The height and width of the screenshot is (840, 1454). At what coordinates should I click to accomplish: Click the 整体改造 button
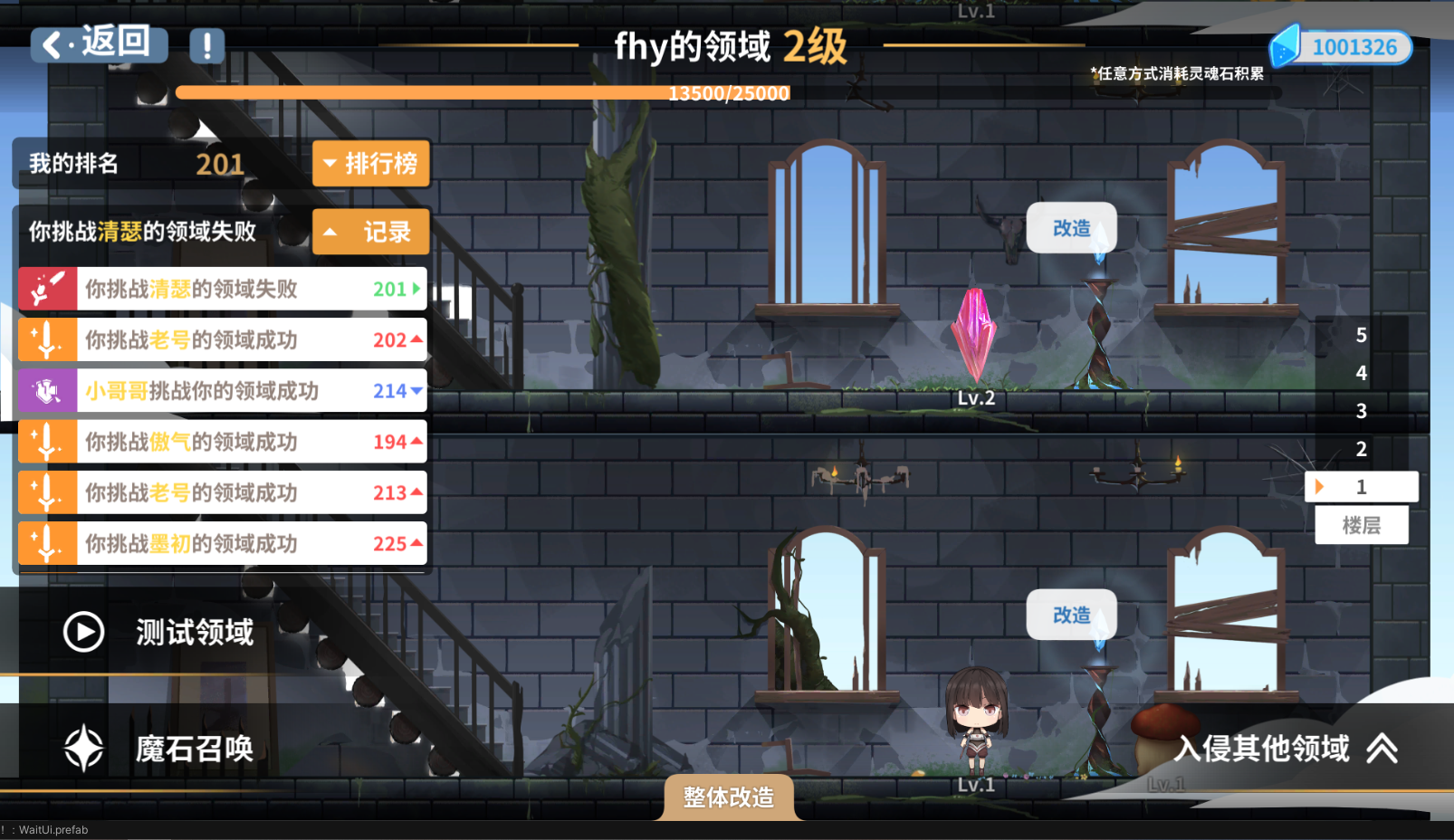click(729, 797)
